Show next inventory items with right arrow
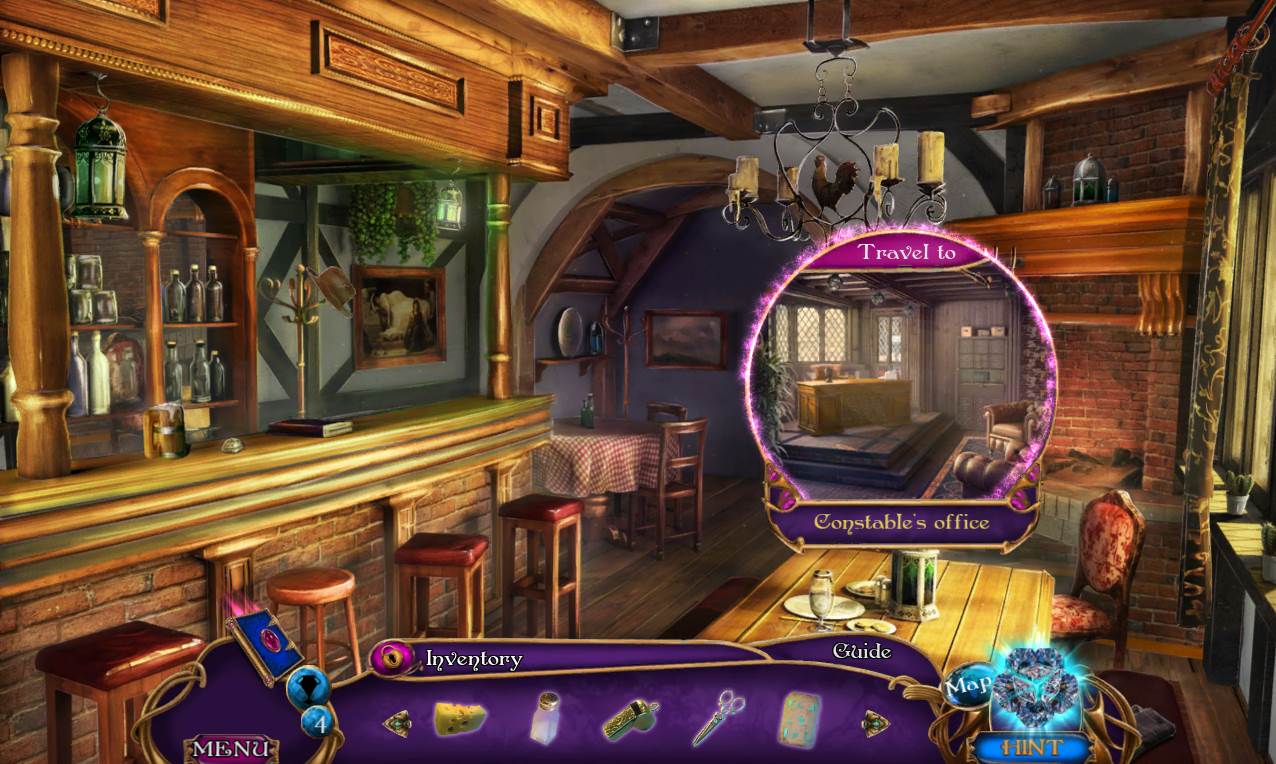 point(875,722)
